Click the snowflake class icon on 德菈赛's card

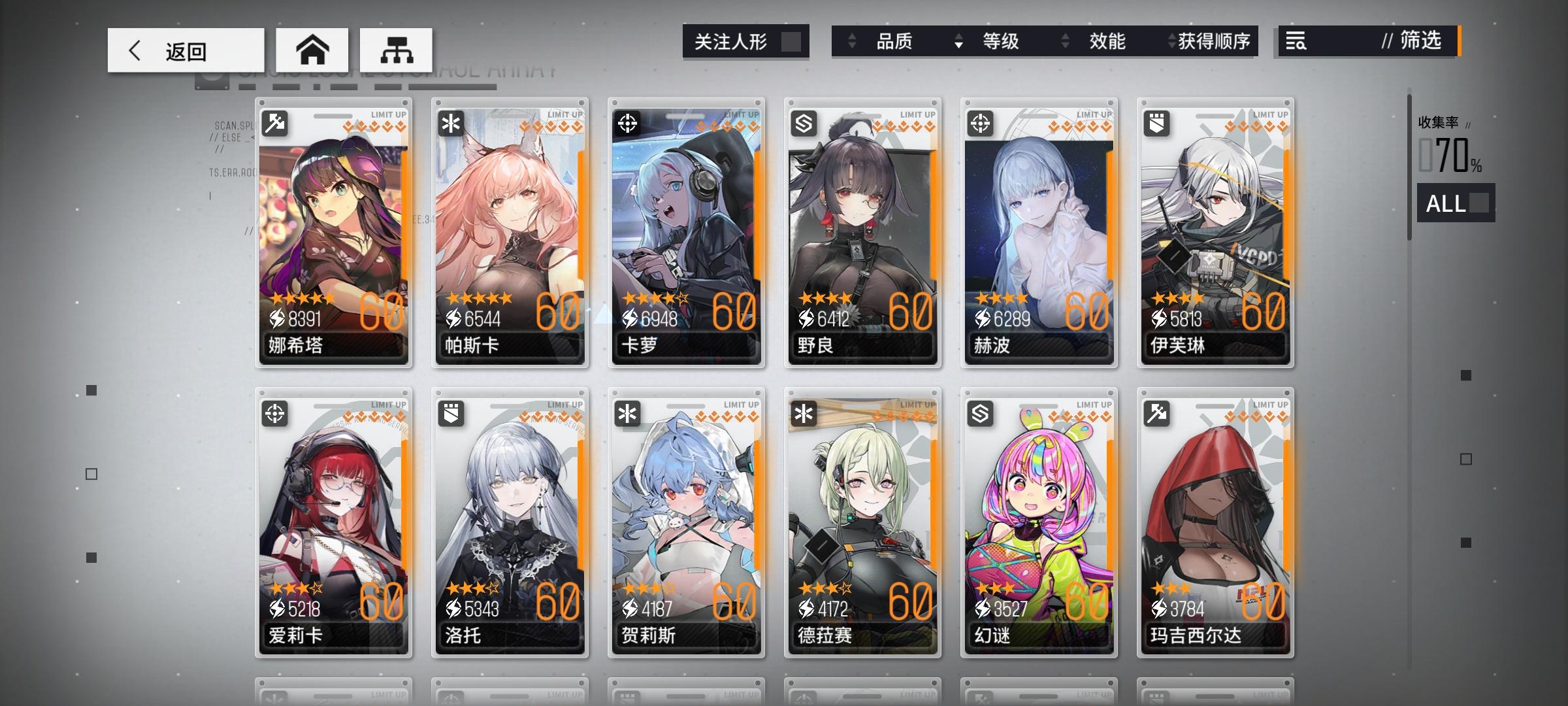(802, 414)
